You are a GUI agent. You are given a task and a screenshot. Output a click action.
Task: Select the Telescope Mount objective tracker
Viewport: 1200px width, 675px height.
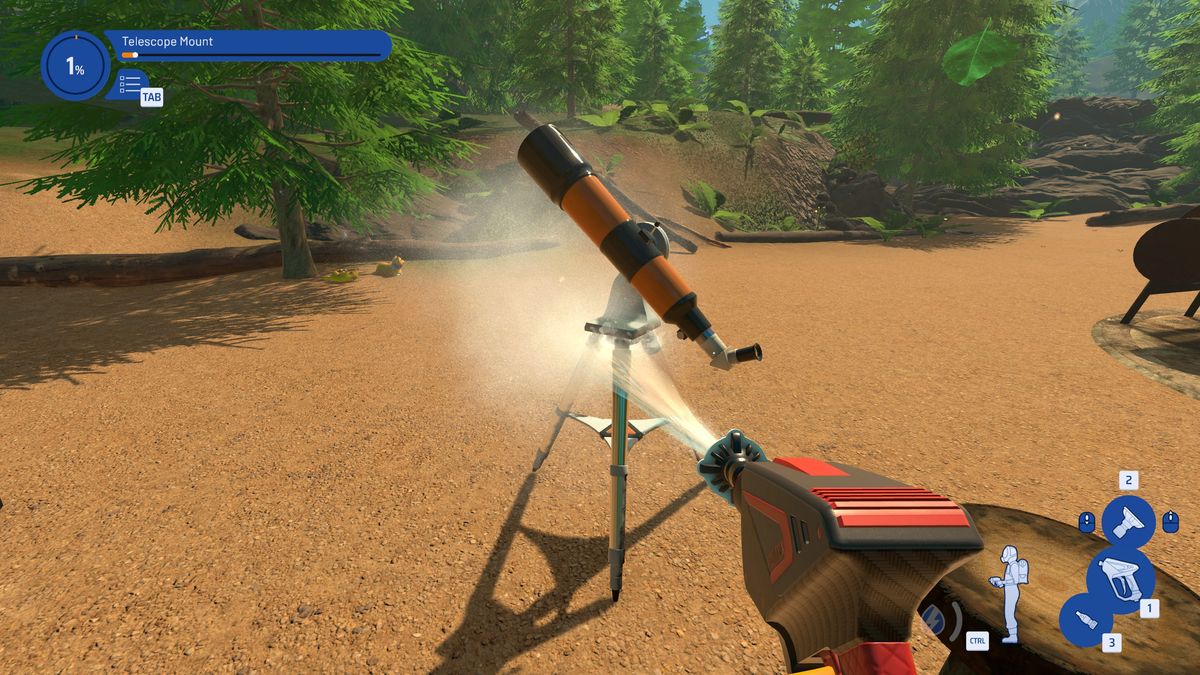click(250, 46)
